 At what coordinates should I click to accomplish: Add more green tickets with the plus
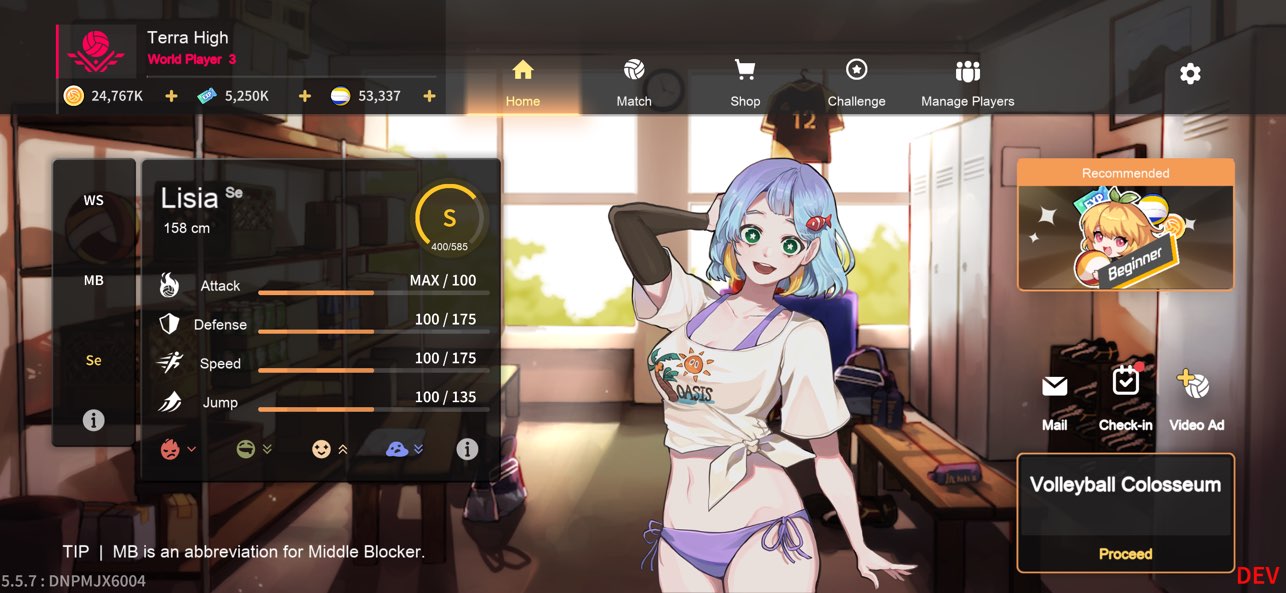pos(305,96)
